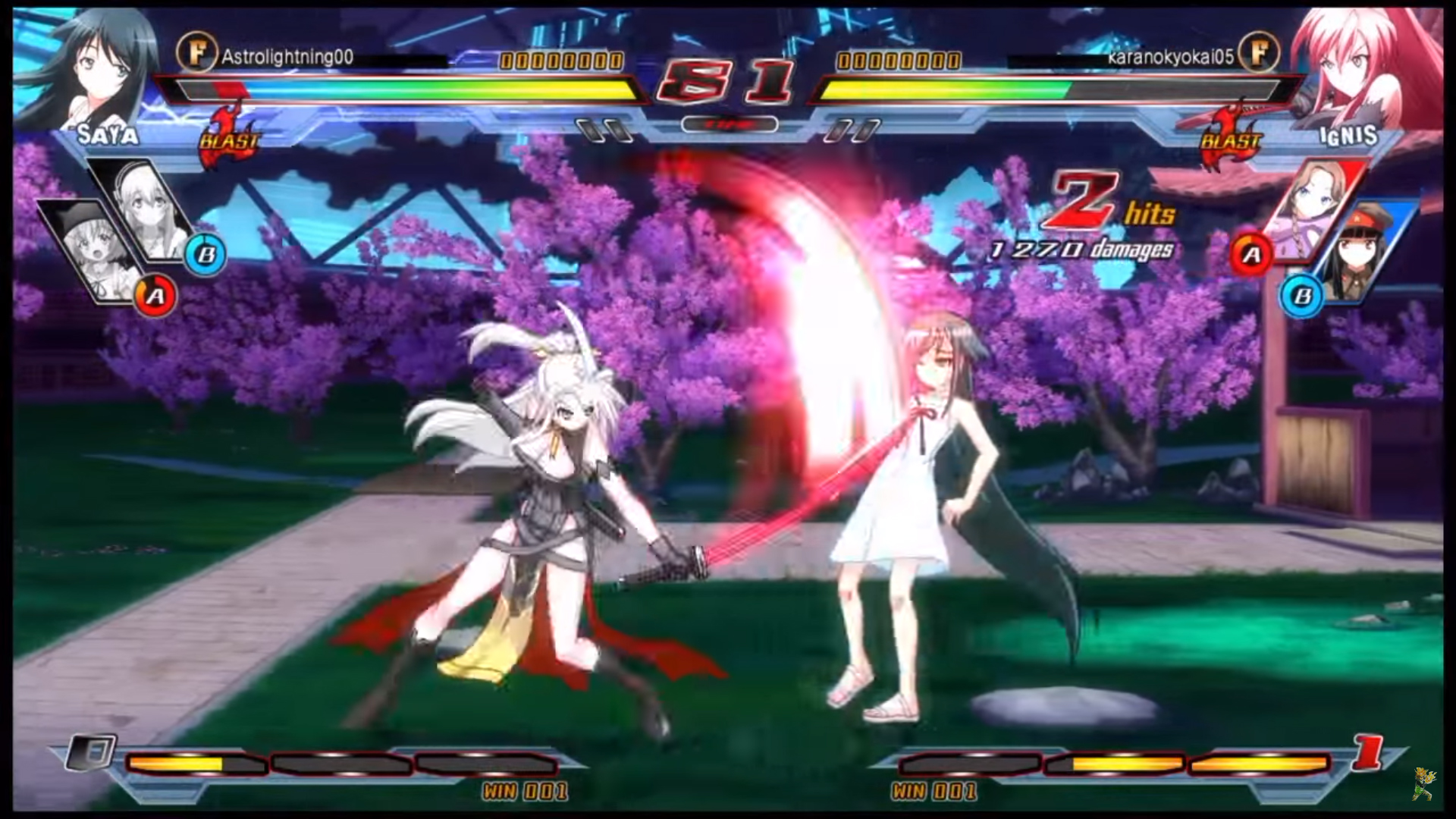This screenshot has height=819, width=1456.
Task: Click the karanokyokai05 player name
Action: 1170,57
